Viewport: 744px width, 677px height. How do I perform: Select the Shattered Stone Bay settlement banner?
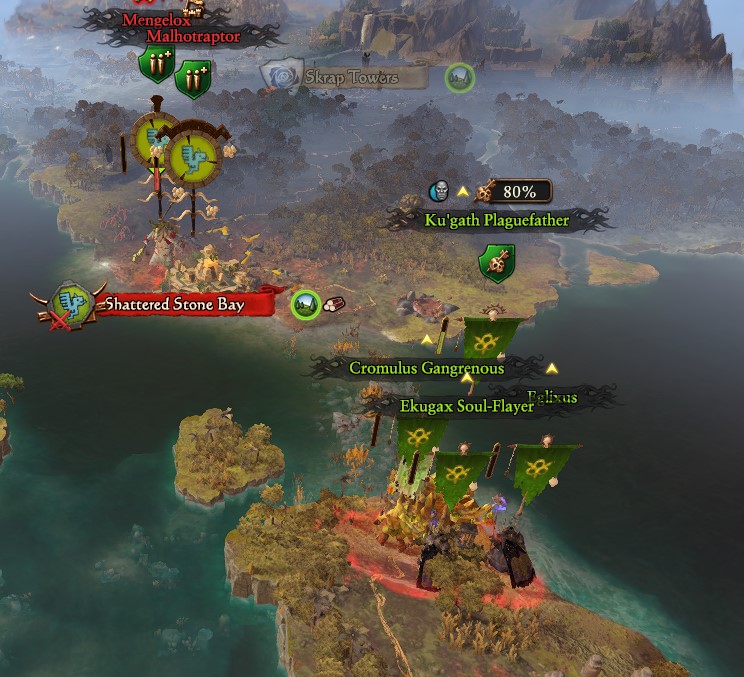point(174,304)
